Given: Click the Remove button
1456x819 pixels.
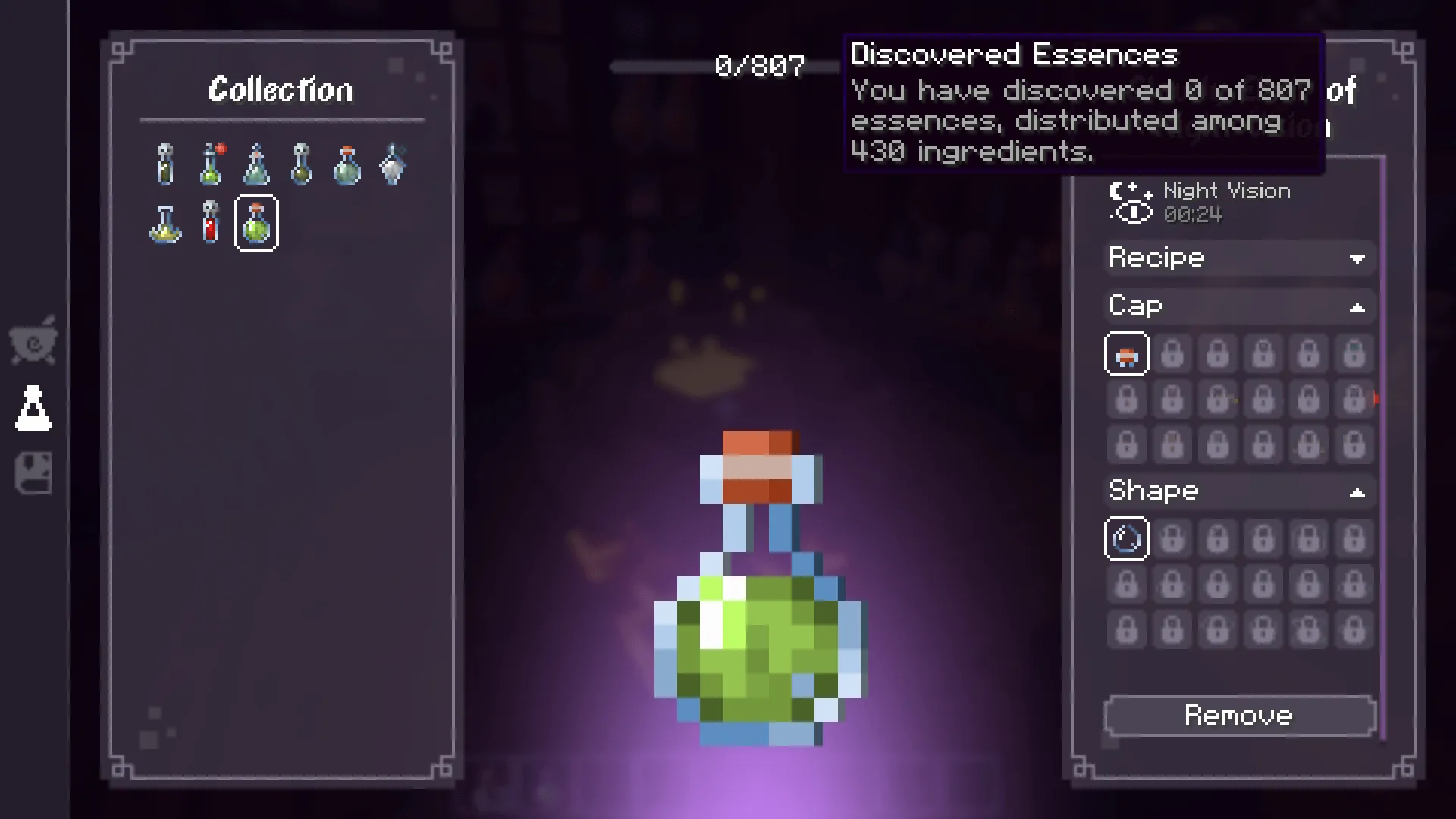Looking at the screenshot, I should coord(1239,715).
